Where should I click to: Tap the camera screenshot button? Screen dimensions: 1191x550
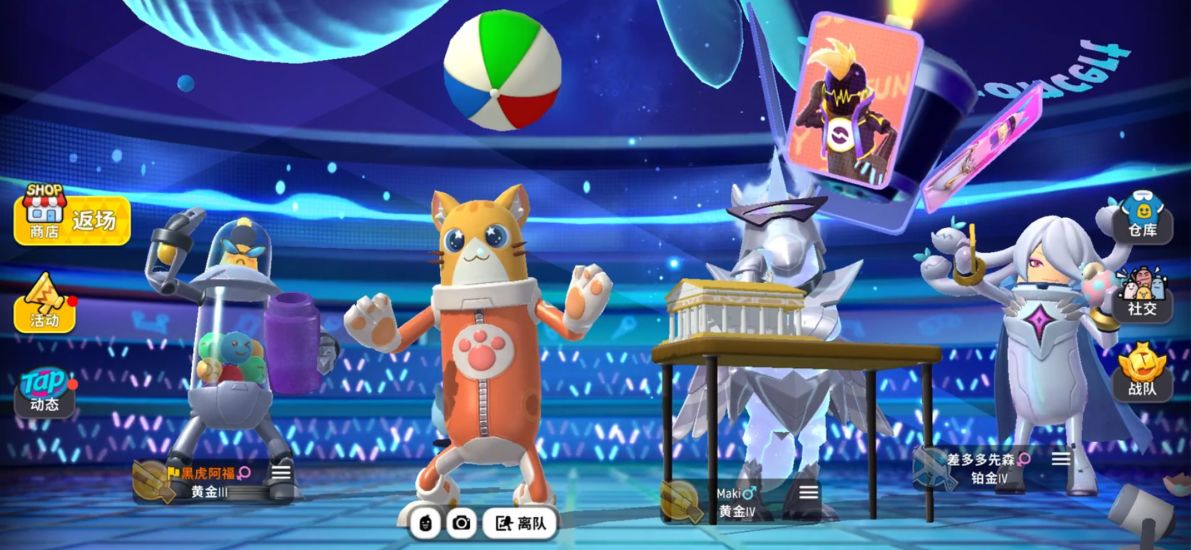461,522
